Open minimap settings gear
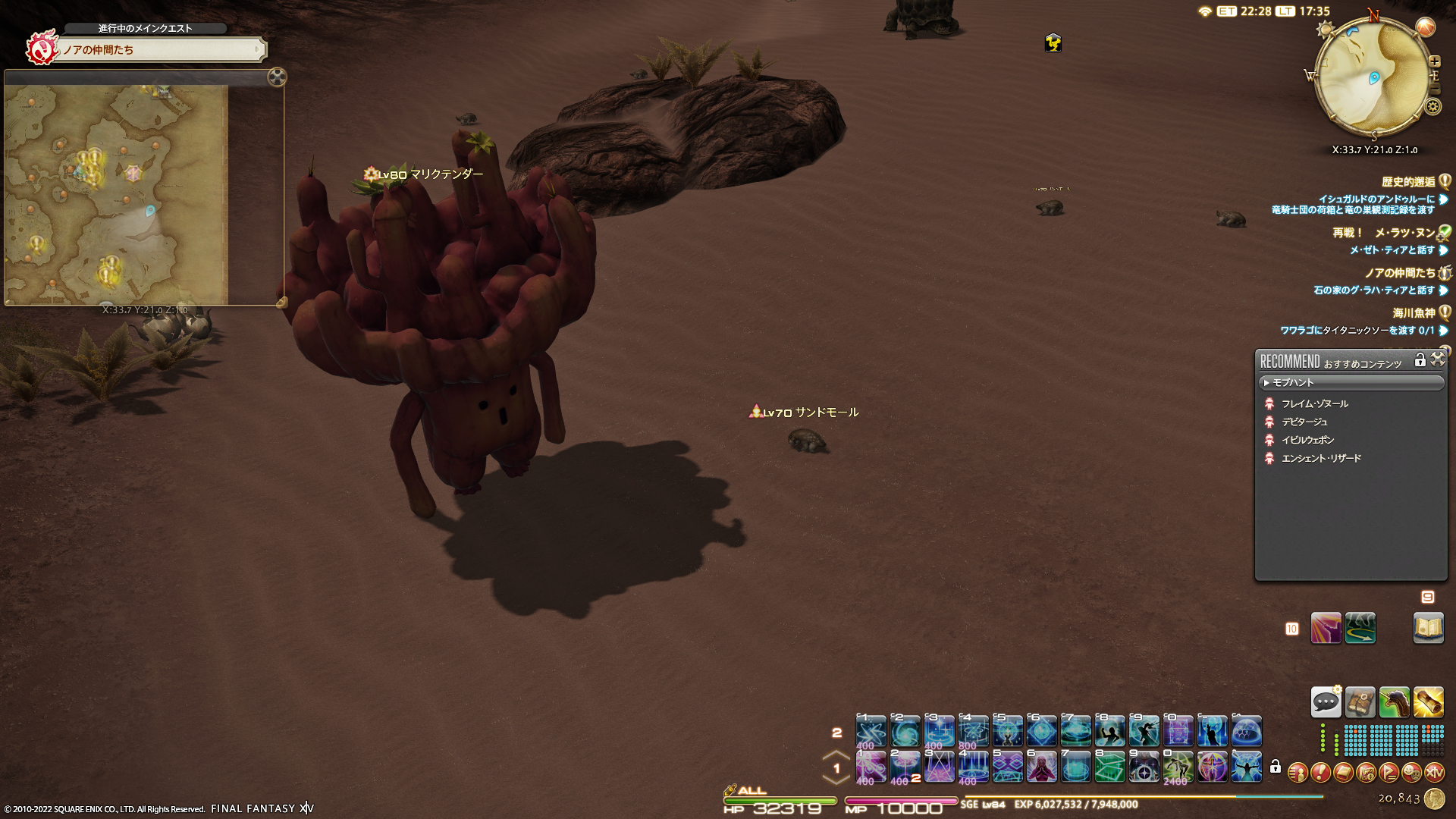 click(x=1433, y=106)
